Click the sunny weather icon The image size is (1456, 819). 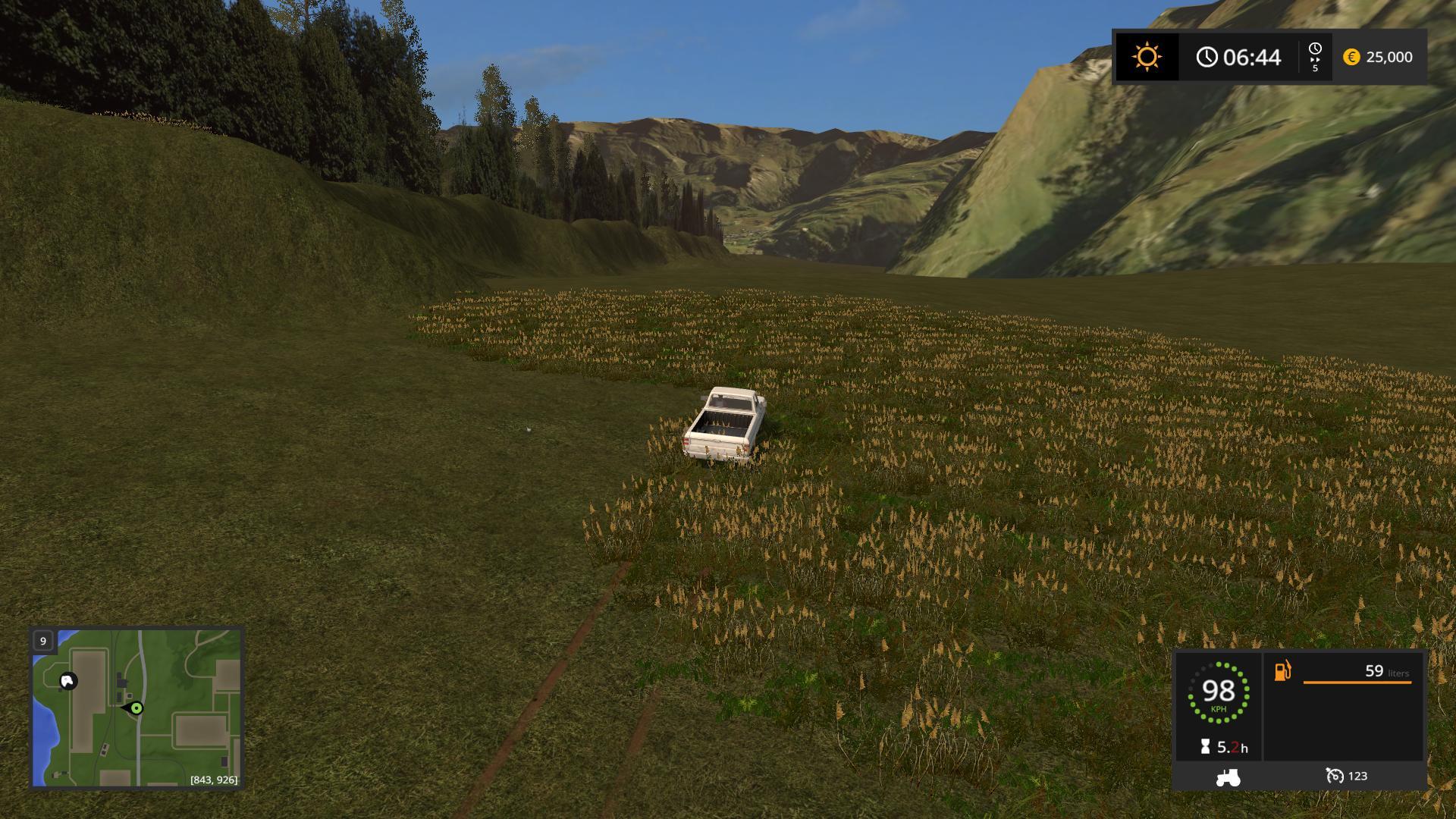tap(1146, 57)
